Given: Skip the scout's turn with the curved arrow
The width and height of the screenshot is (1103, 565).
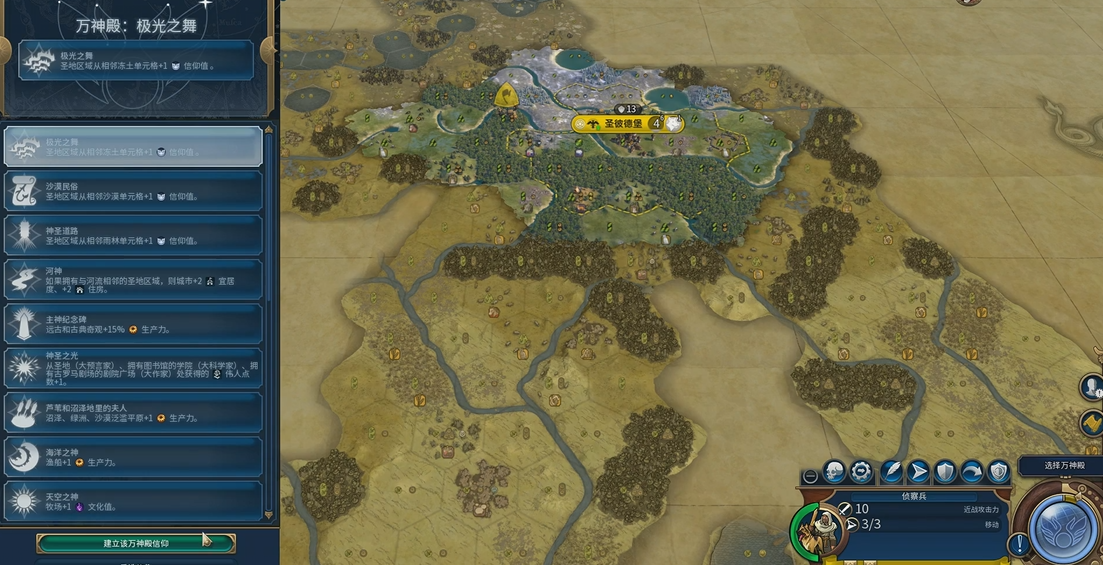Looking at the screenshot, I should click(x=972, y=472).
